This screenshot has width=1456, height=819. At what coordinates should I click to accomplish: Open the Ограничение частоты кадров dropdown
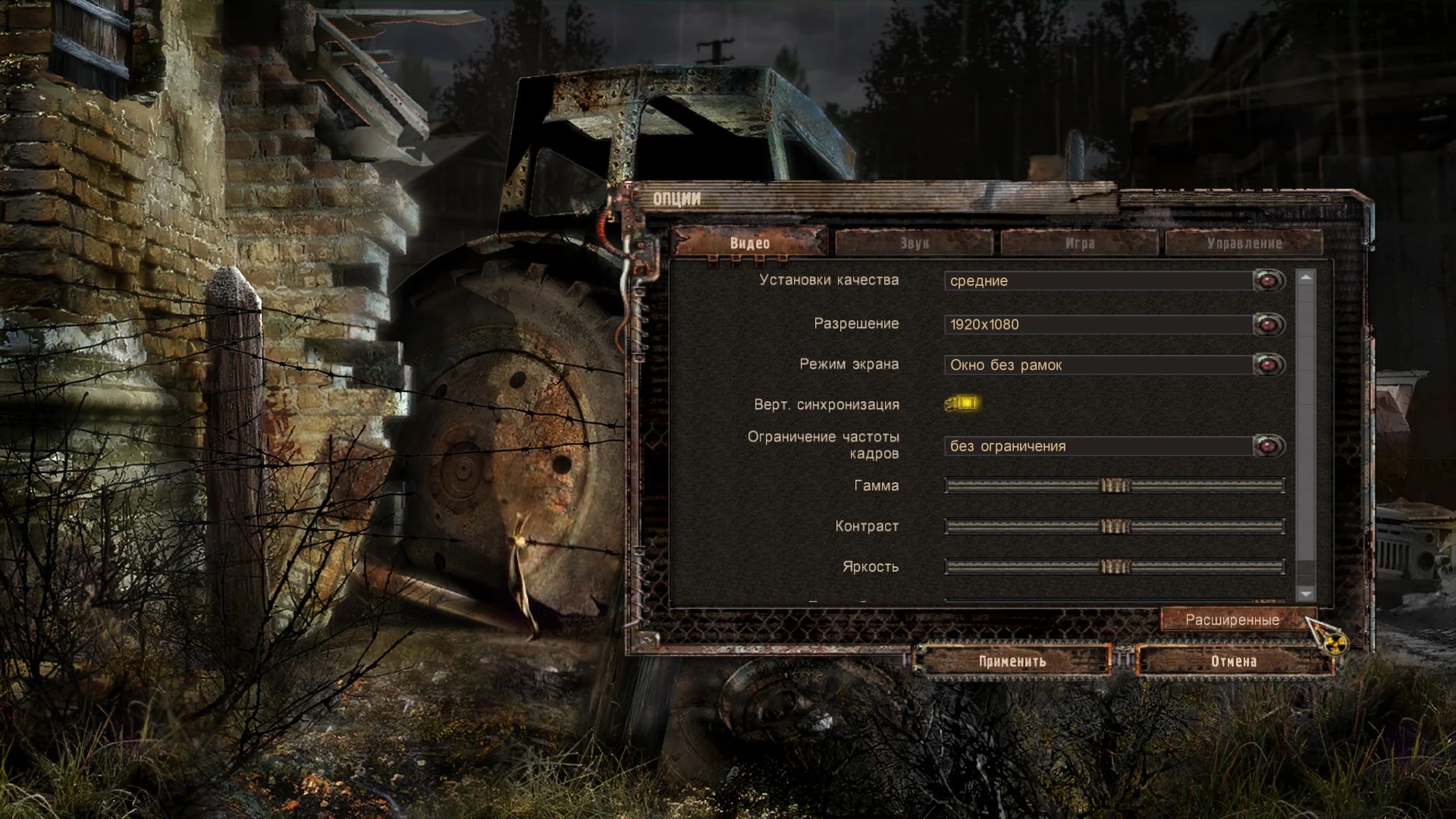1092,446
